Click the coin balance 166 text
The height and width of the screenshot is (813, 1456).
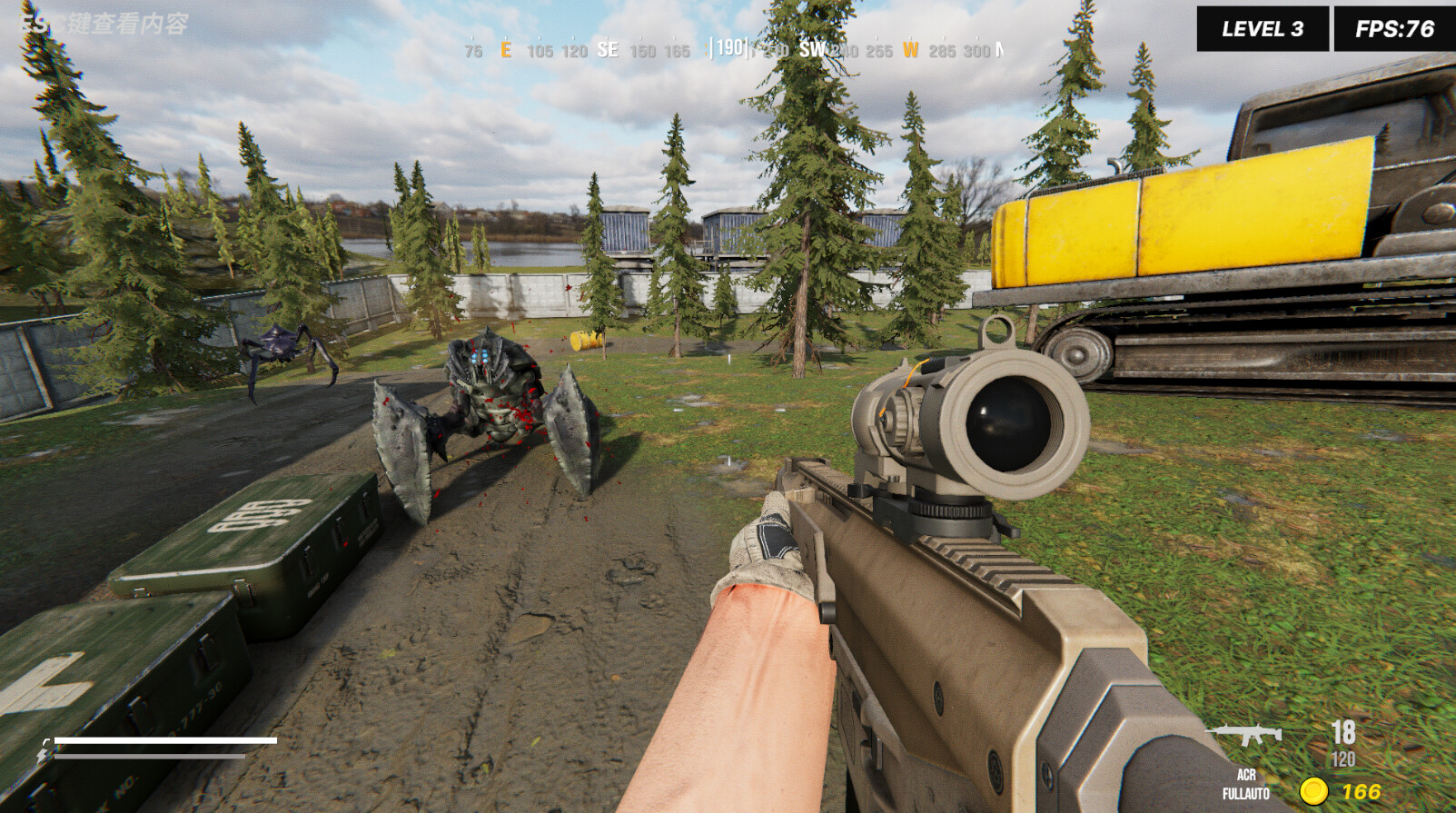[x=1362, y=792]
